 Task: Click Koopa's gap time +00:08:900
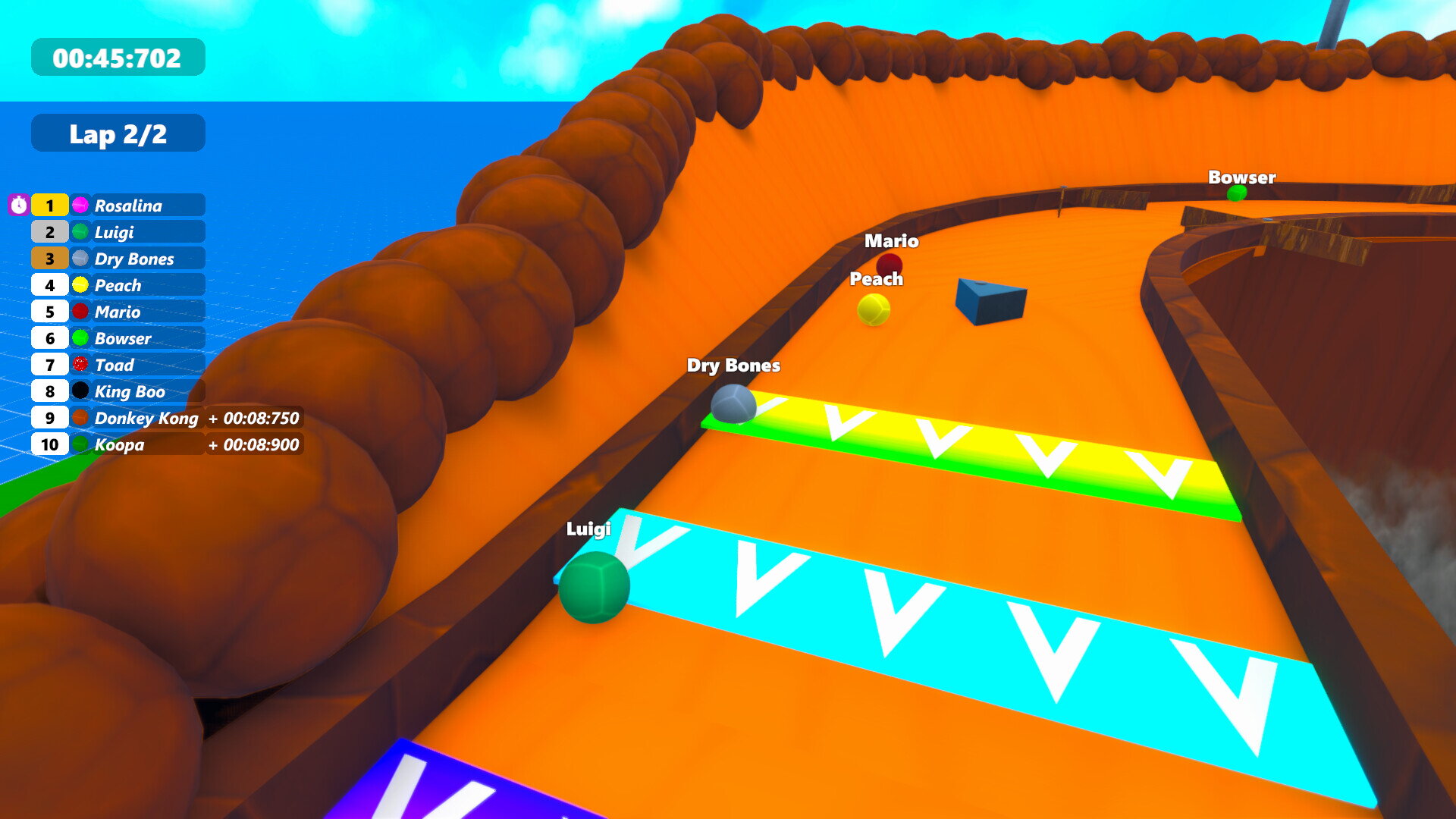tap(253, 445)
